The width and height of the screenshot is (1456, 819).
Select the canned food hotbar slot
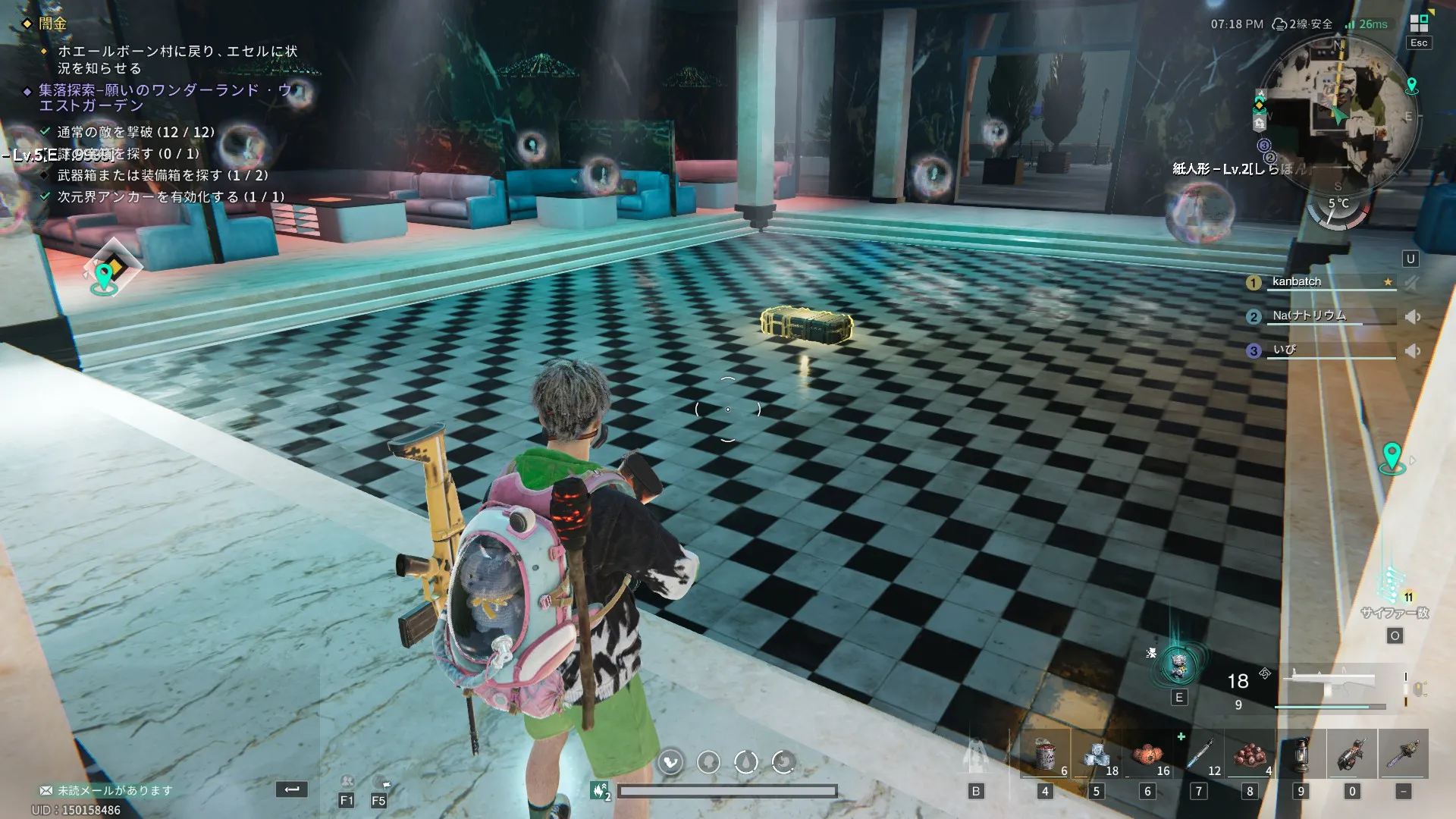point(1046,755)
